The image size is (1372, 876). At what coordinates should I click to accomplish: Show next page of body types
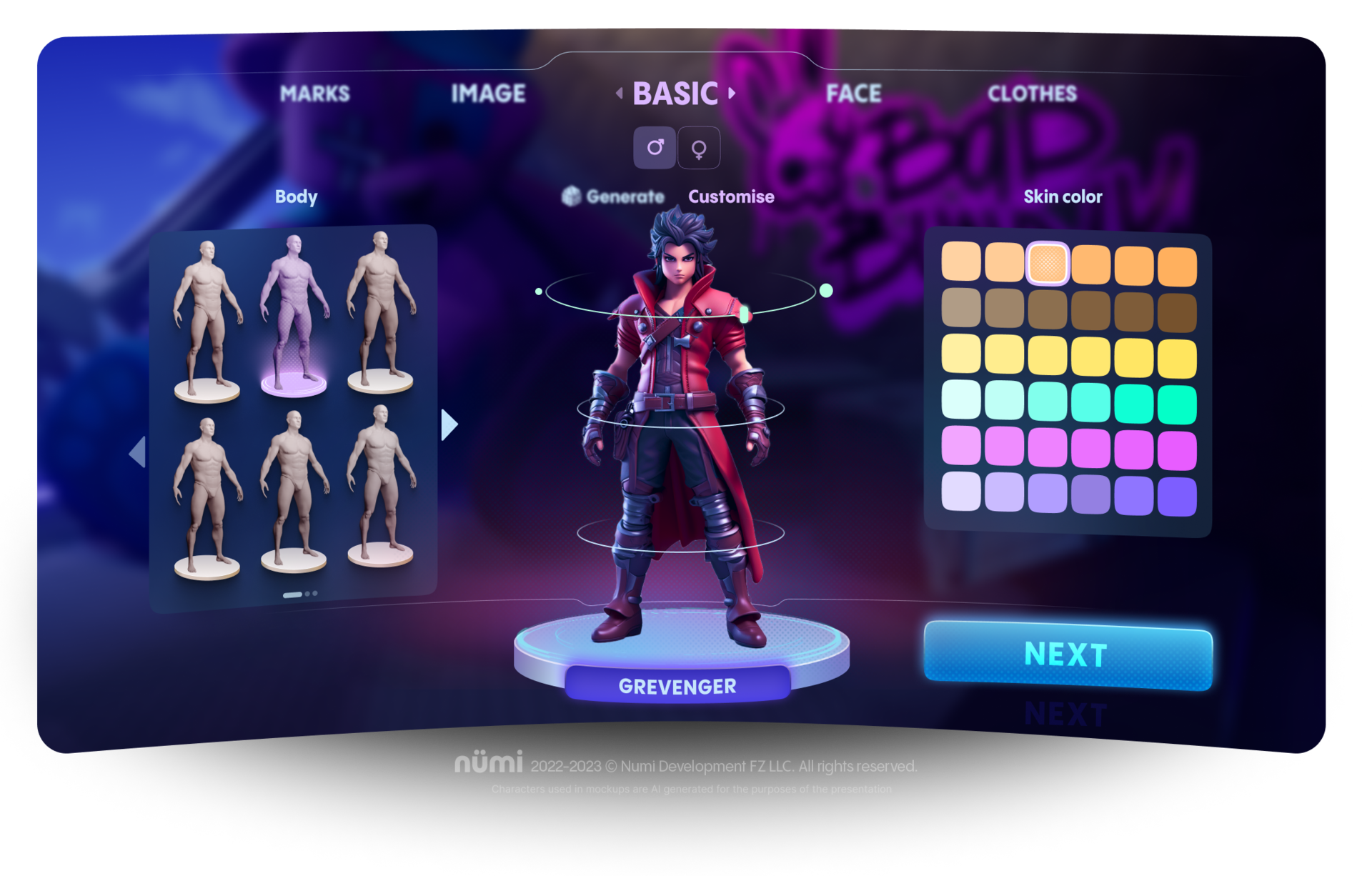click(449, 424)
